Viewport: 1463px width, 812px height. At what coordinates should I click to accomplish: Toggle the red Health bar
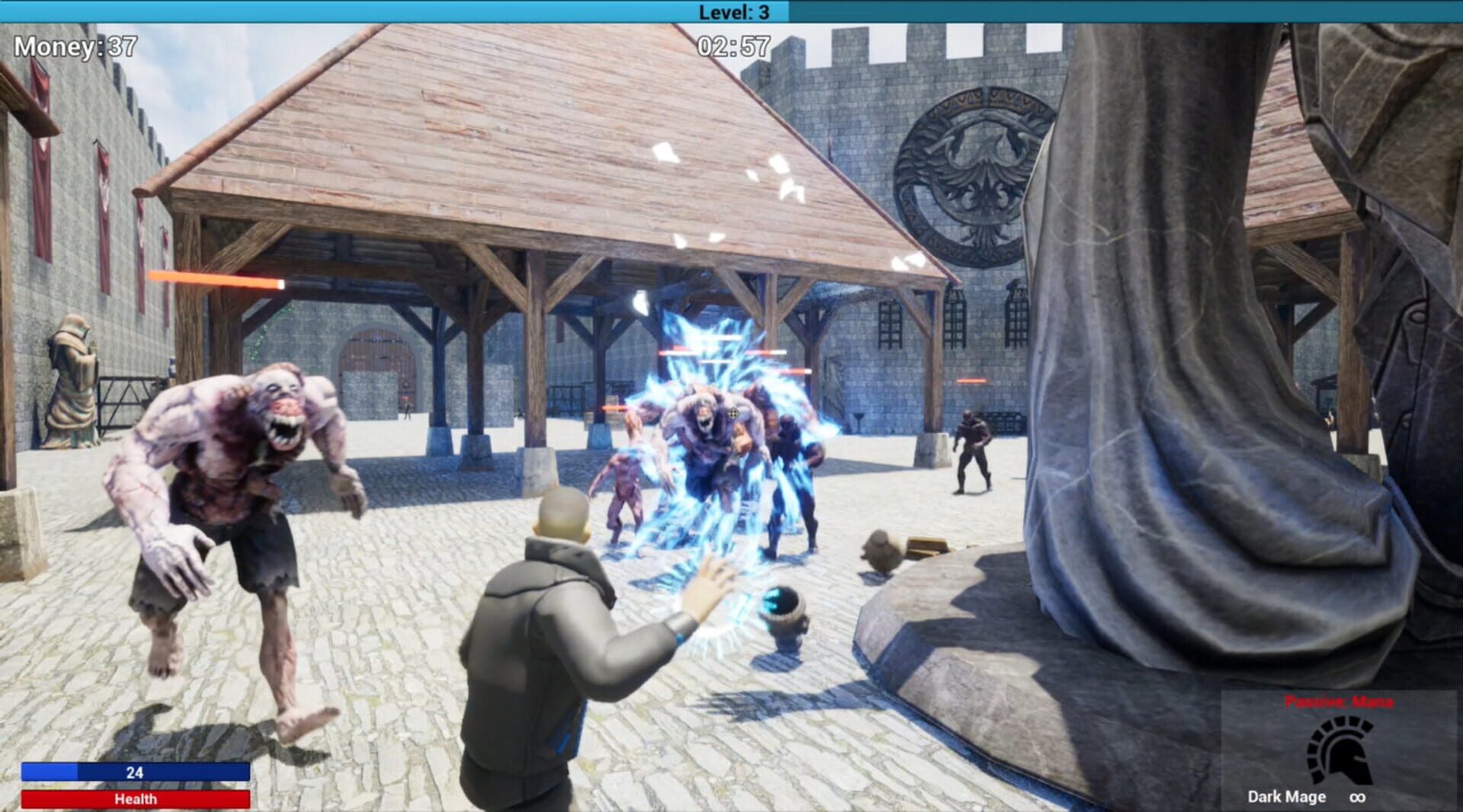(x=136, y=799)
